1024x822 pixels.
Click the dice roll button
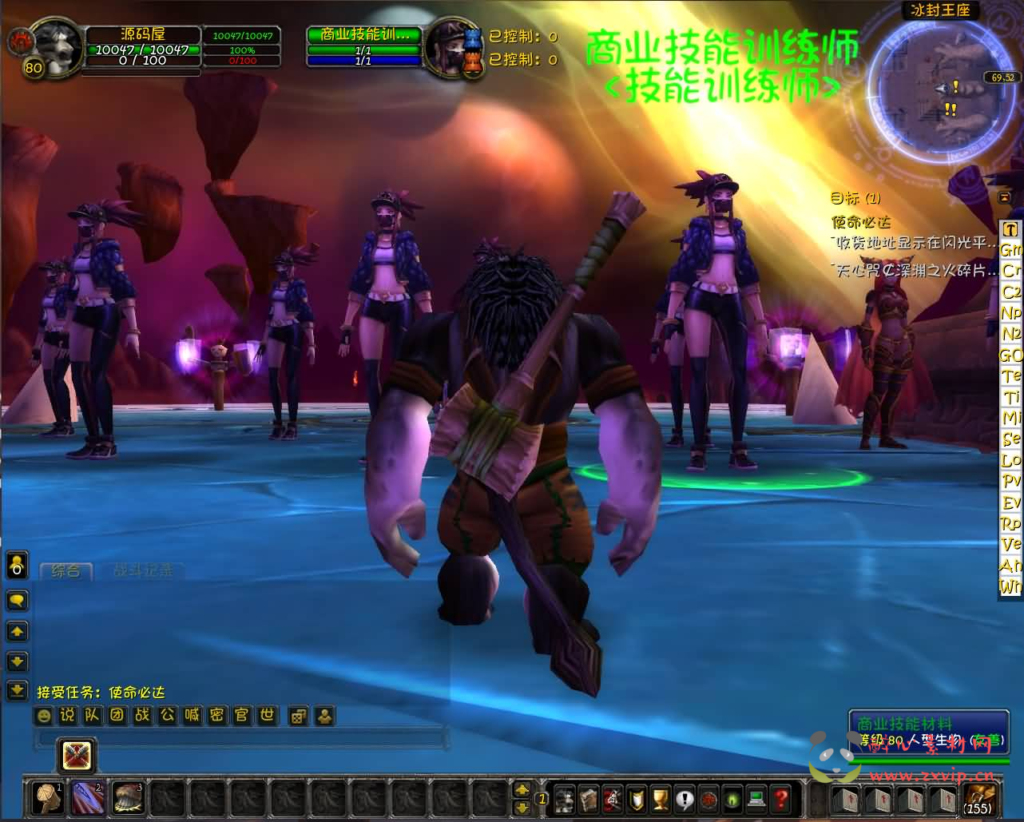[298, 716]
